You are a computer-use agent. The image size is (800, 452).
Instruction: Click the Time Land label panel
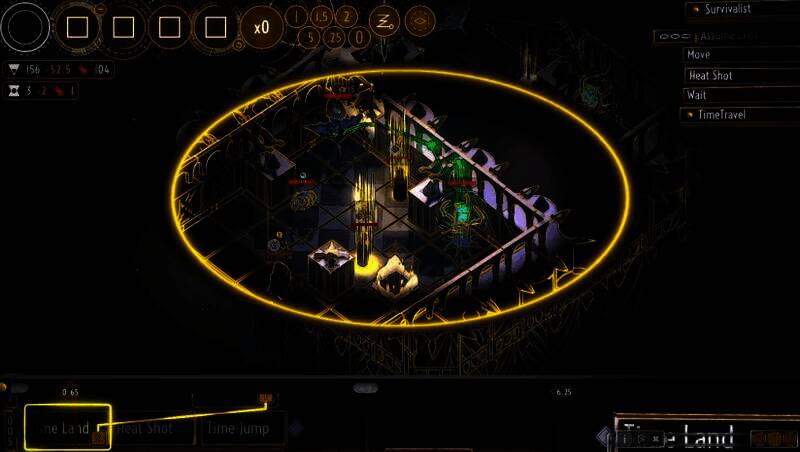click(x=680, y=435)
